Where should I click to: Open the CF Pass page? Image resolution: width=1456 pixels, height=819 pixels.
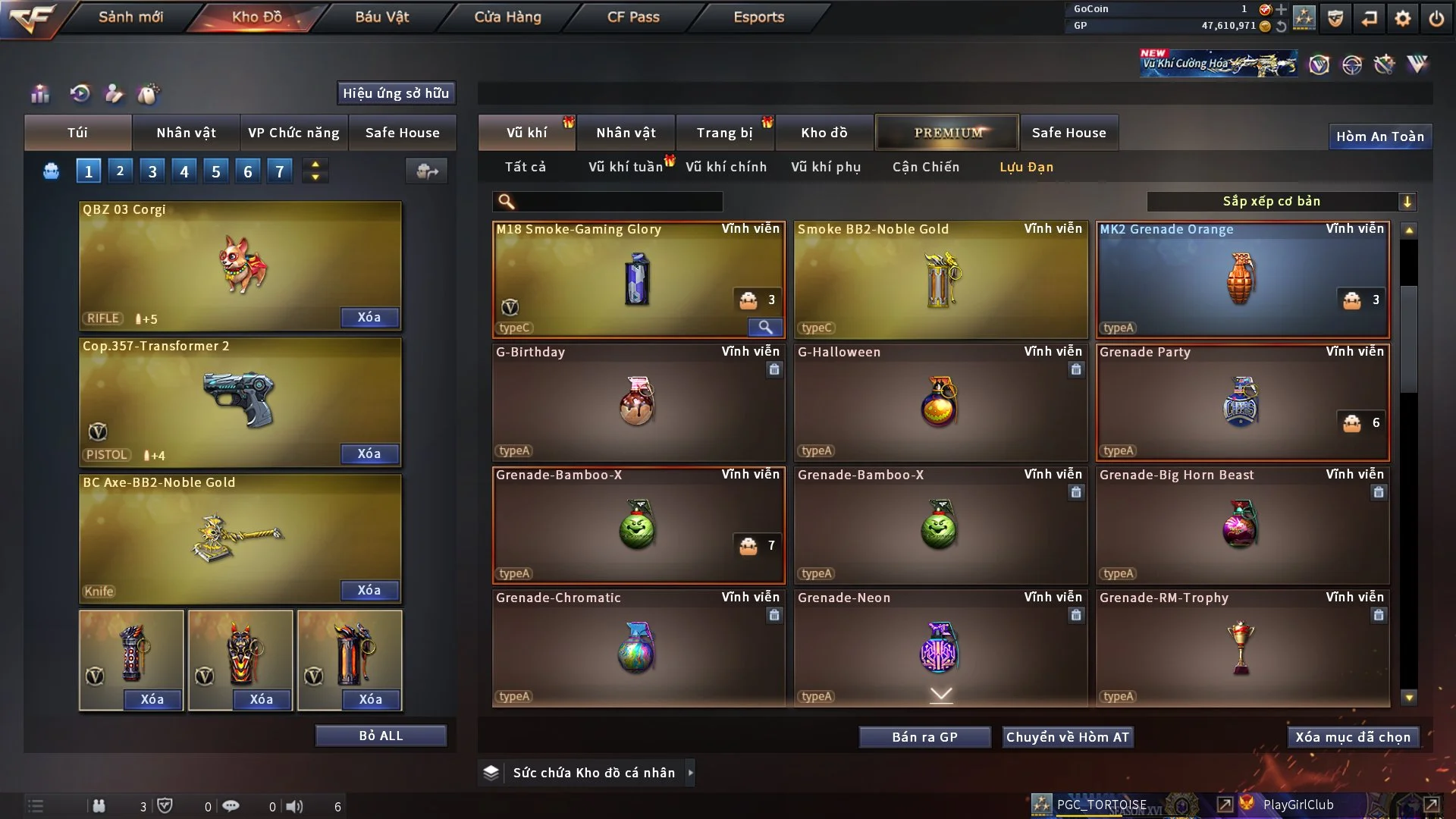pos(633,17)
